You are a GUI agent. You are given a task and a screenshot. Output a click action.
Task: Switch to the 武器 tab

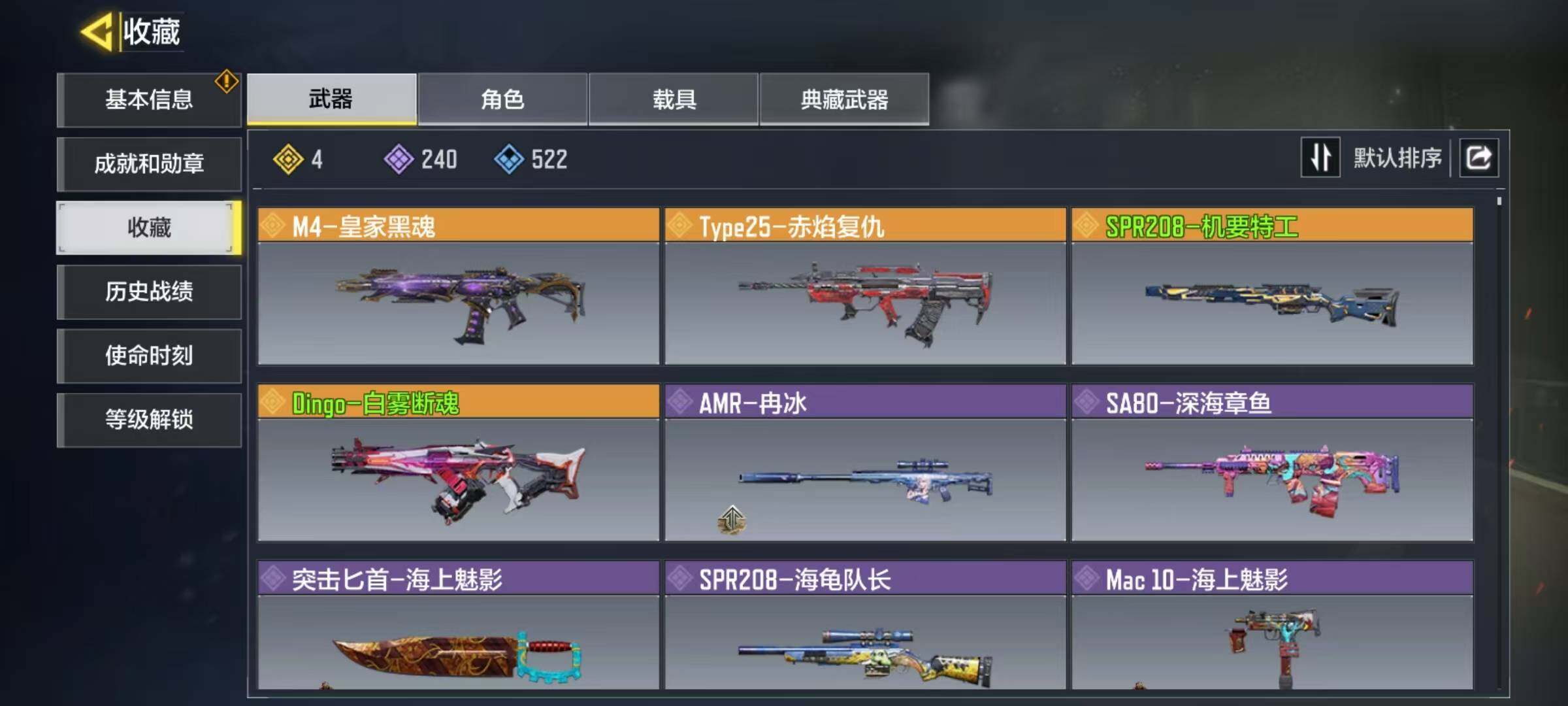(331, 99)
